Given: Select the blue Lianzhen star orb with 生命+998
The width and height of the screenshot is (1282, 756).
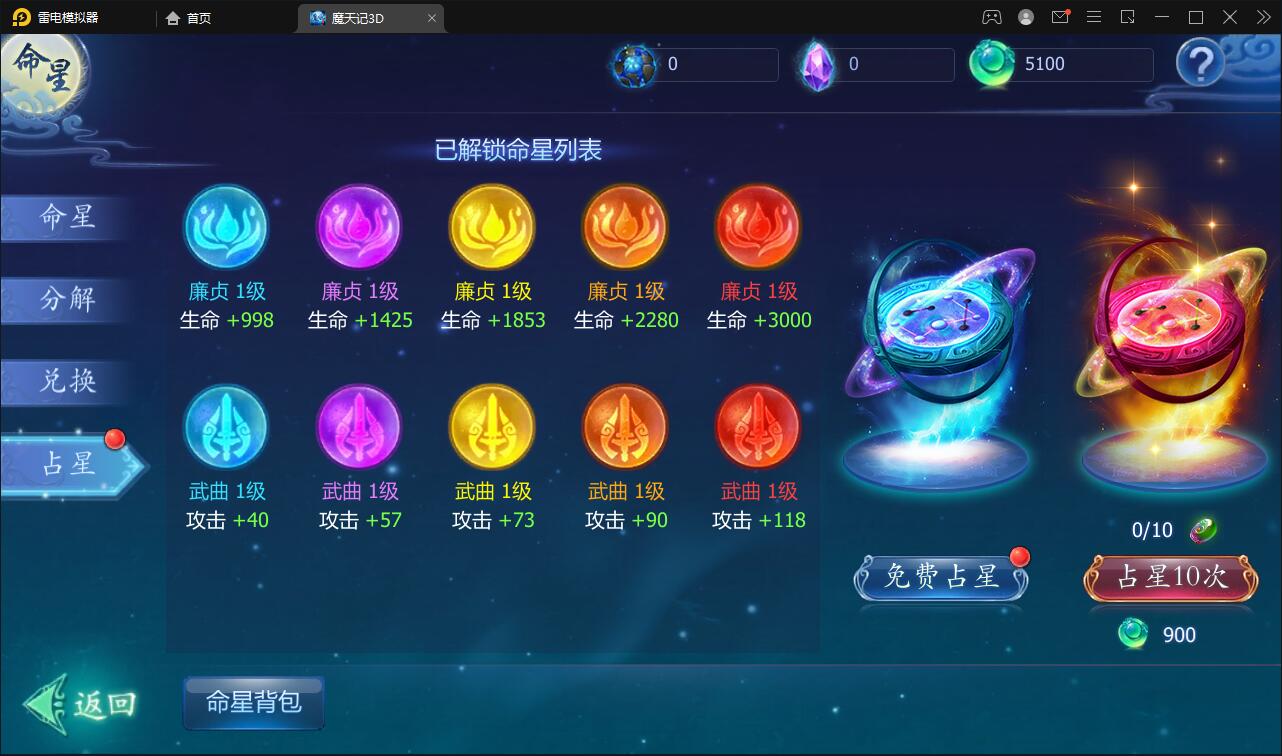Looking at the screenshot, I should coord(226,228).
